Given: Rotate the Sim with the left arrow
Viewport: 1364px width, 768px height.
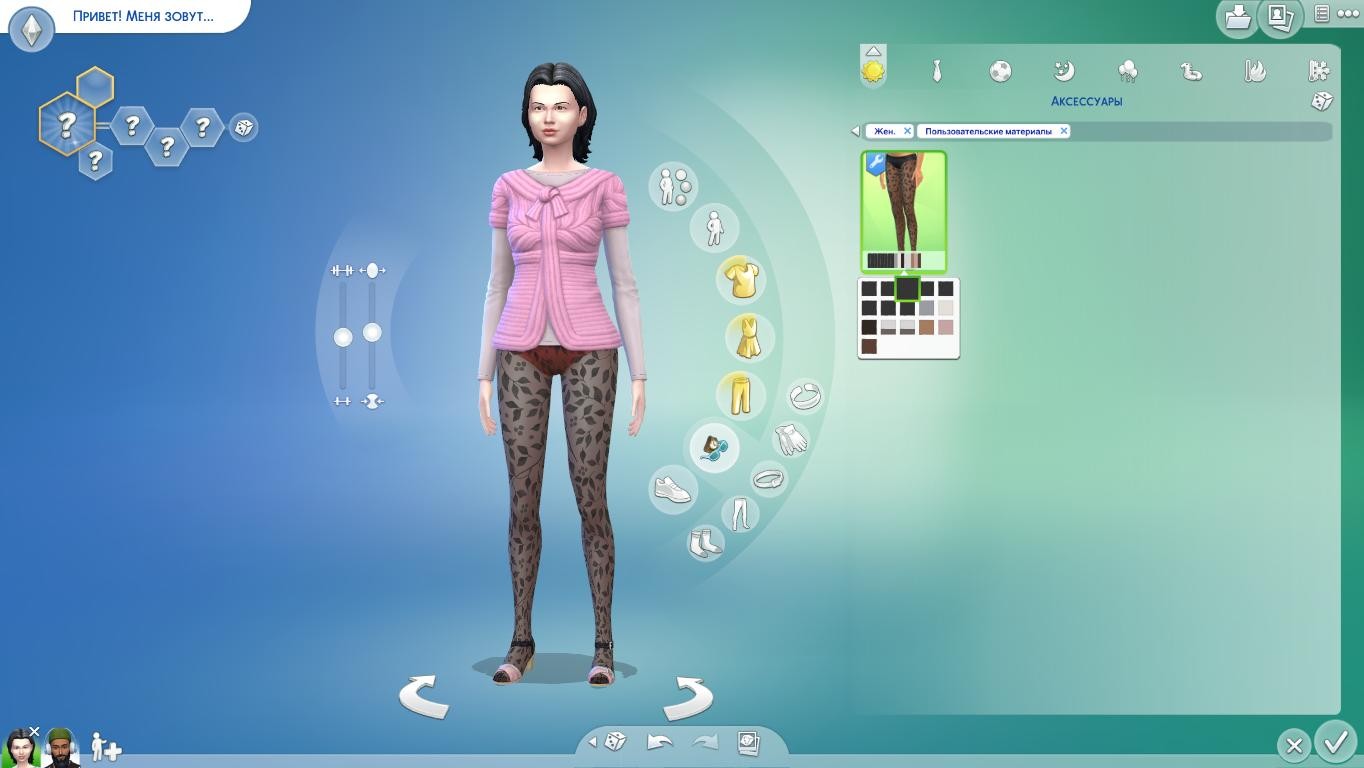Looking at the screenshot, I should click(x=424, y=696).
